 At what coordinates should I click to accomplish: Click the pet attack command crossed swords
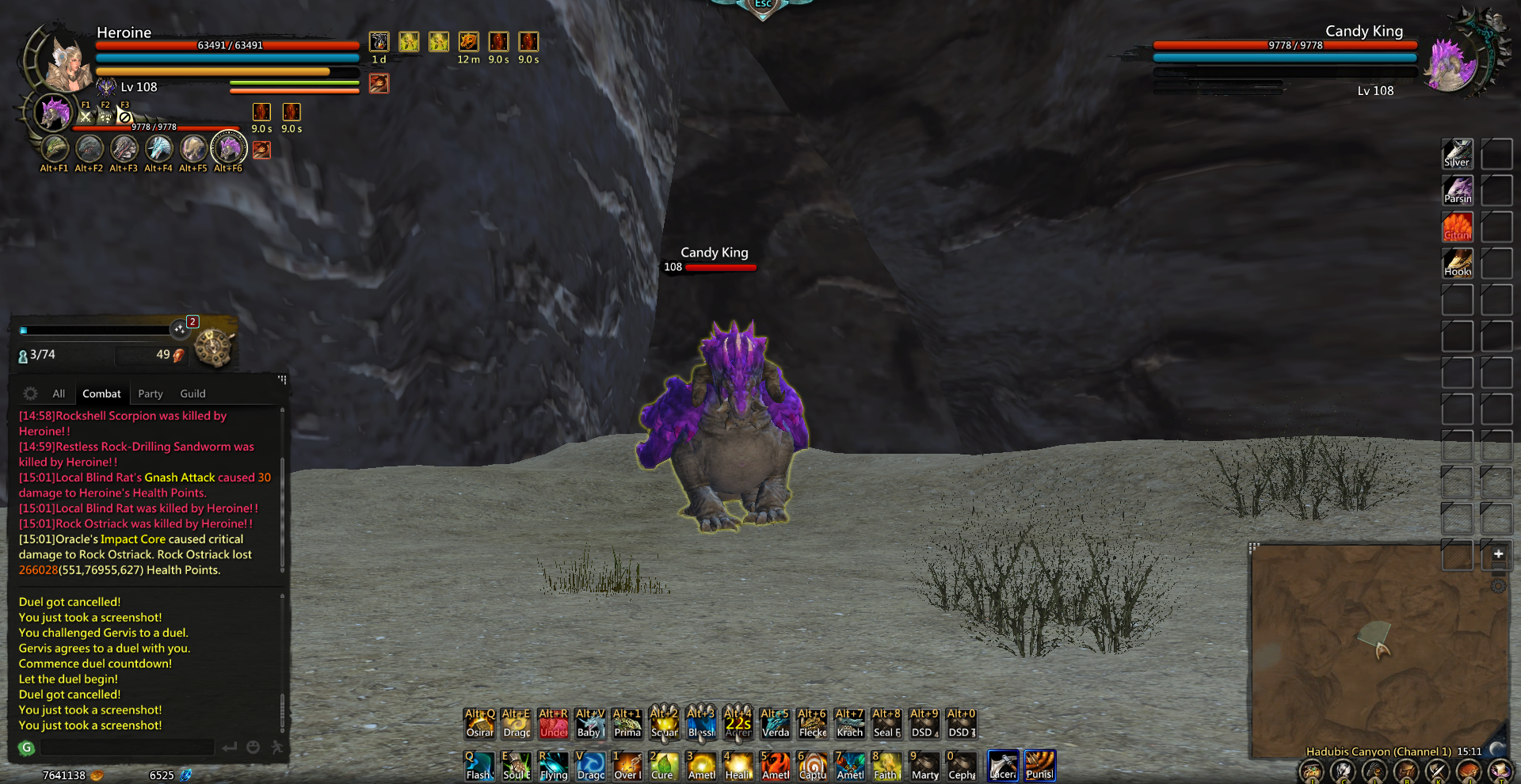tap(86, 116)
